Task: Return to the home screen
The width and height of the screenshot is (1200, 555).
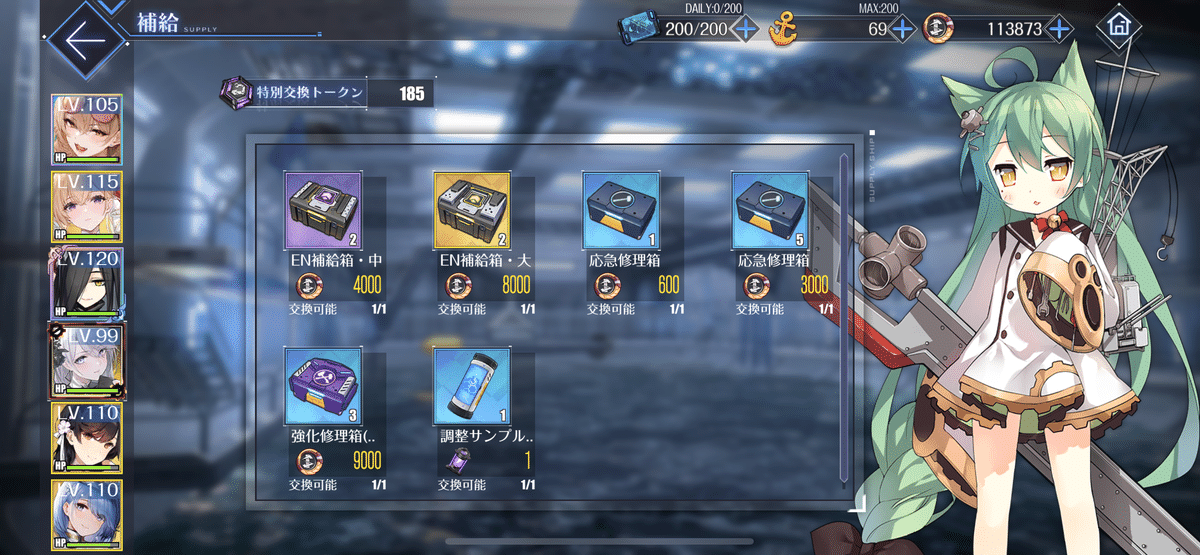Action: pos(1118,29)
